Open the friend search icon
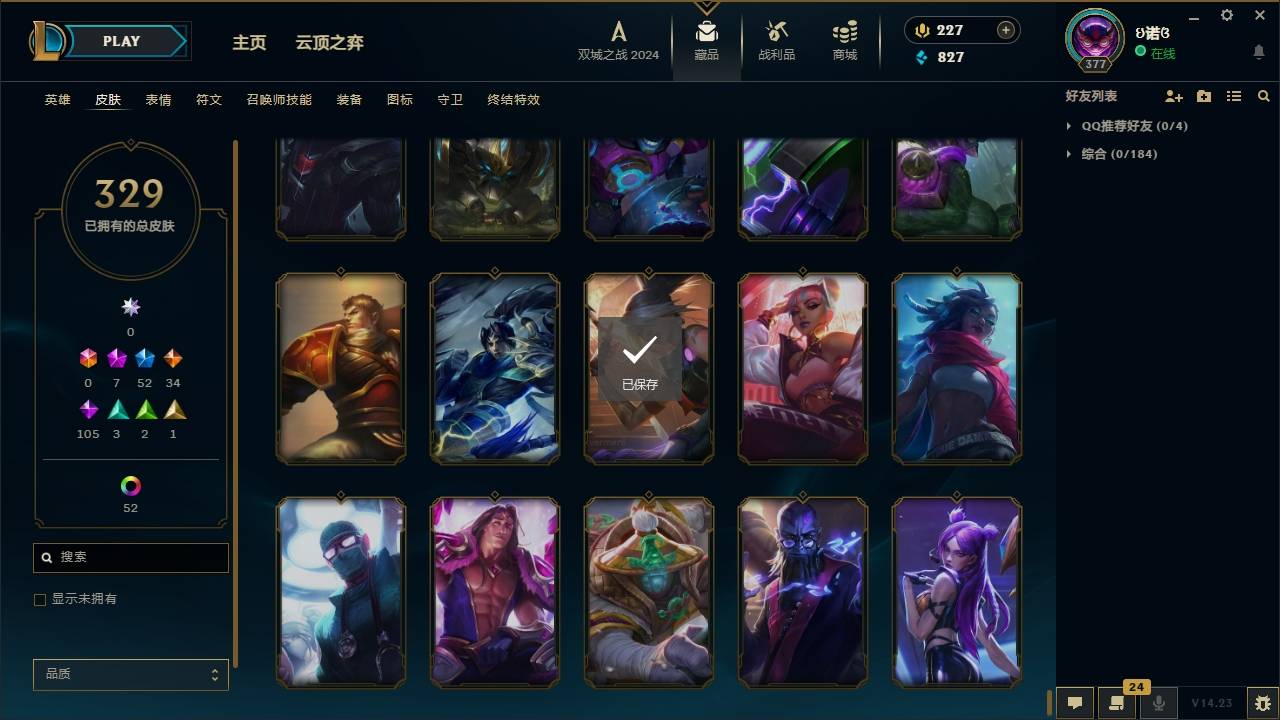The height and width of the screenshot is (720, 1280). coord(1264,96)
